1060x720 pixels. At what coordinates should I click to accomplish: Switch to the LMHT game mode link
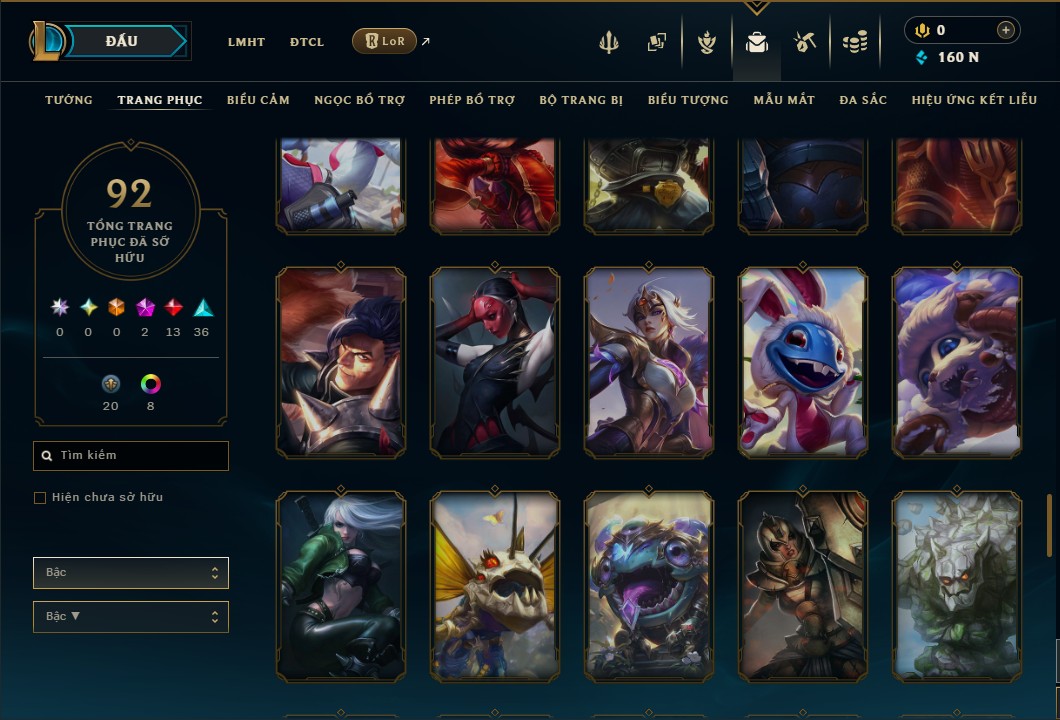click(x=246, y=42)
